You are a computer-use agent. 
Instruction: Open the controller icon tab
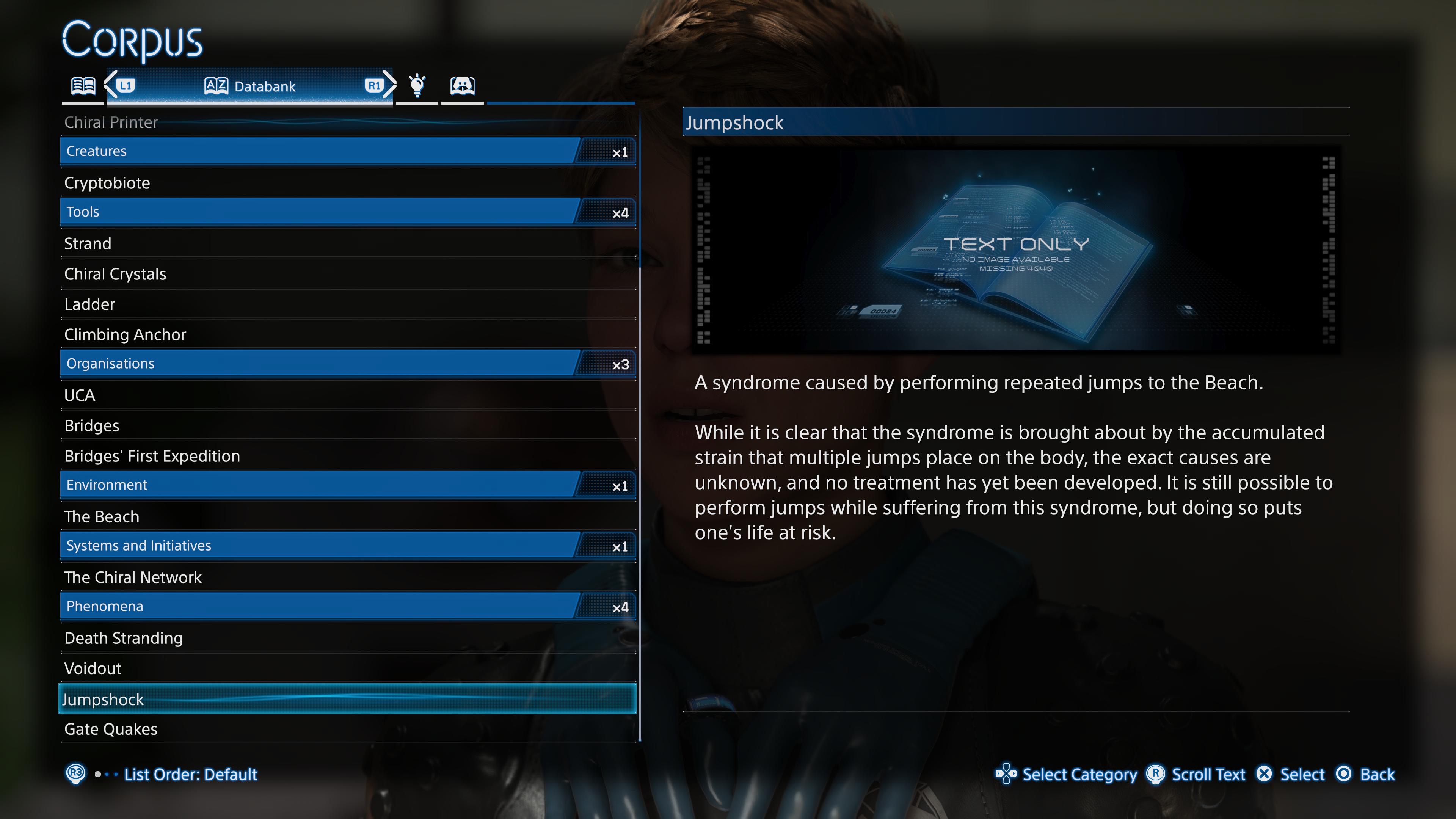(462, 86)
